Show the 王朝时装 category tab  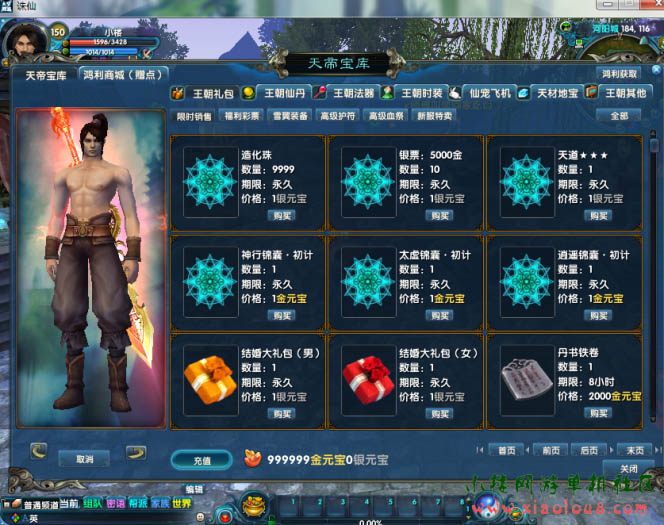click(x=421, y=93)
